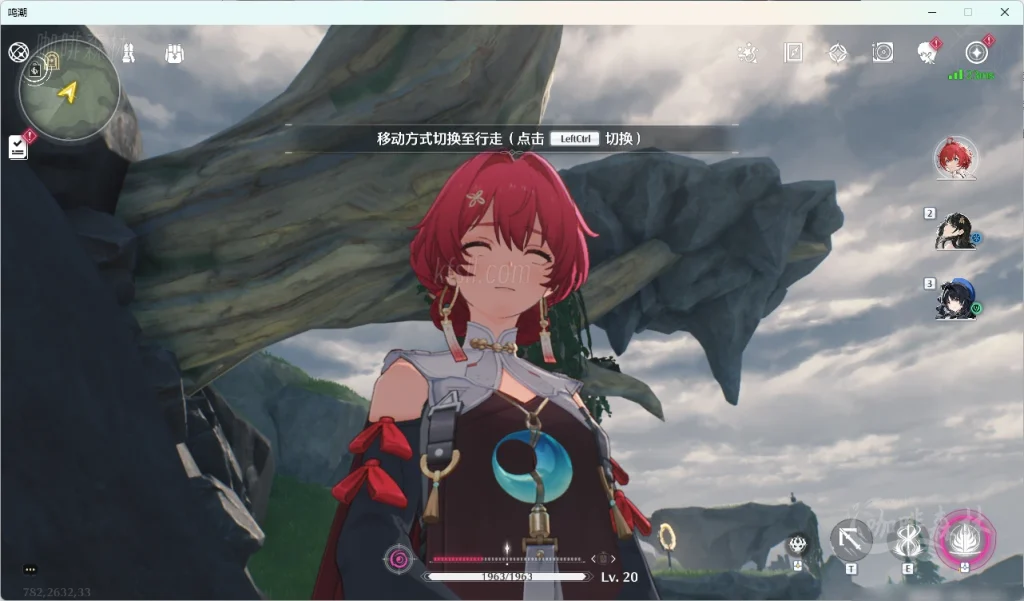Screen dimensions: 1024x601
Task: Activate the small echo skill icon
Action: coord(798,545)
